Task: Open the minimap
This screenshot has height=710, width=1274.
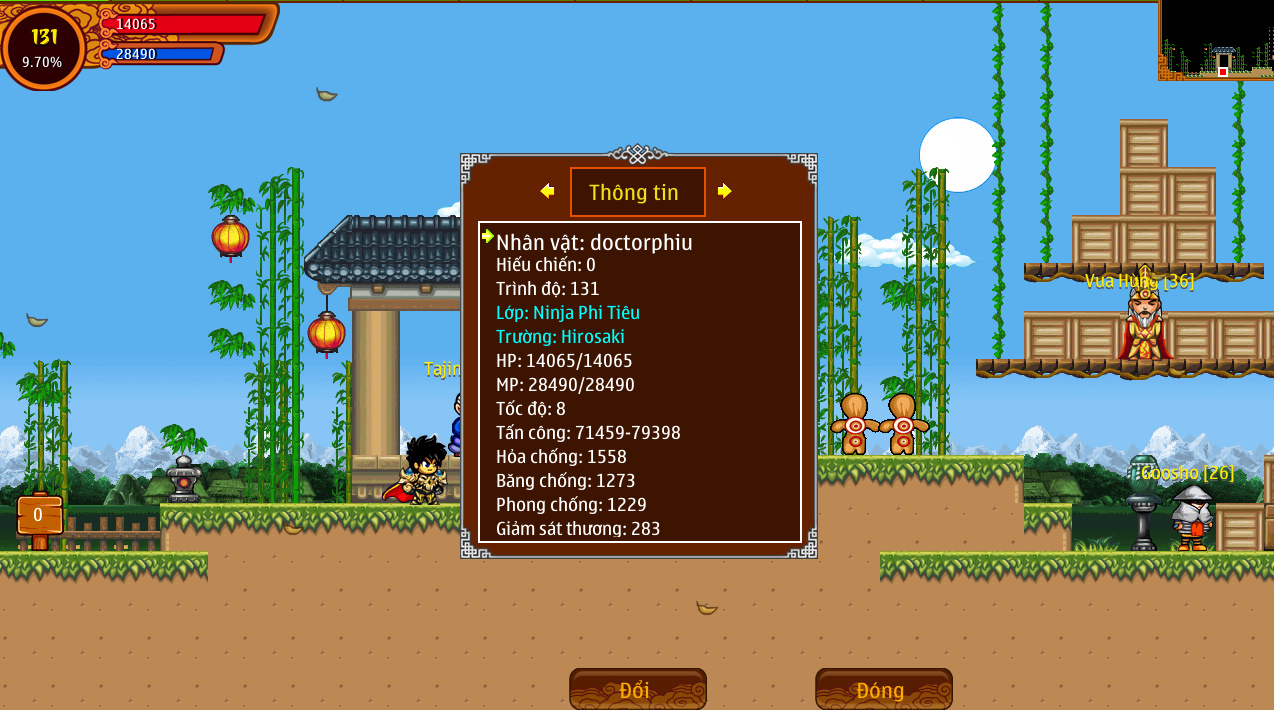Action: click(1216, 40)
